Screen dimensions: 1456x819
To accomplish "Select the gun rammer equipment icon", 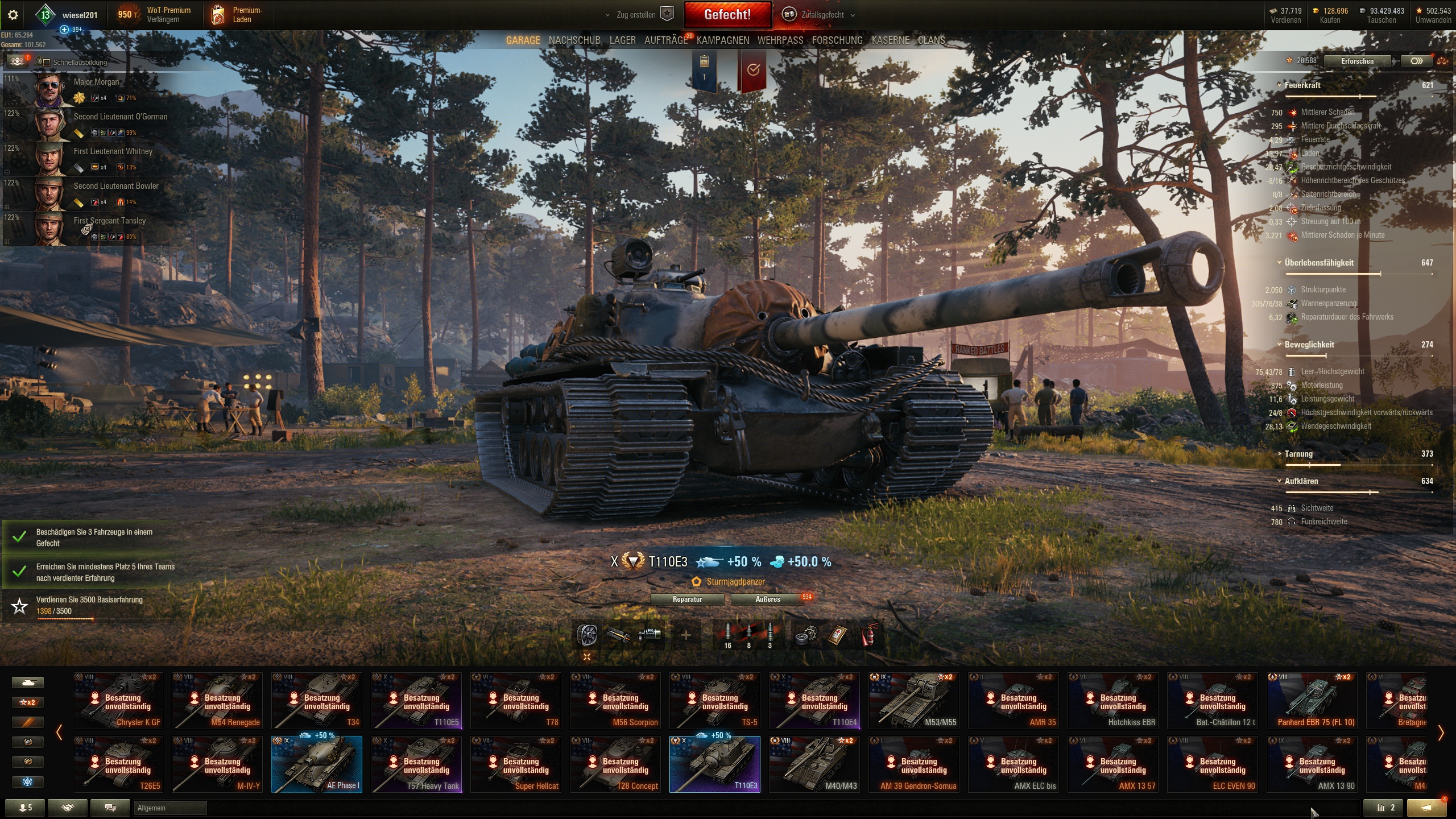I will point(618,635).
